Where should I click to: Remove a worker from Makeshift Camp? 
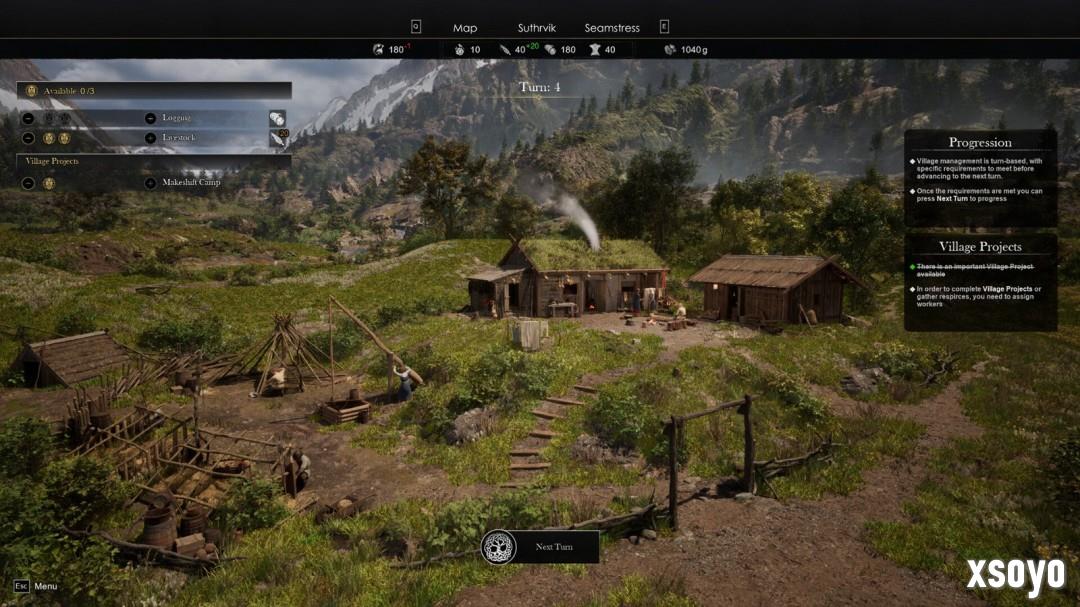click(28, 183)
